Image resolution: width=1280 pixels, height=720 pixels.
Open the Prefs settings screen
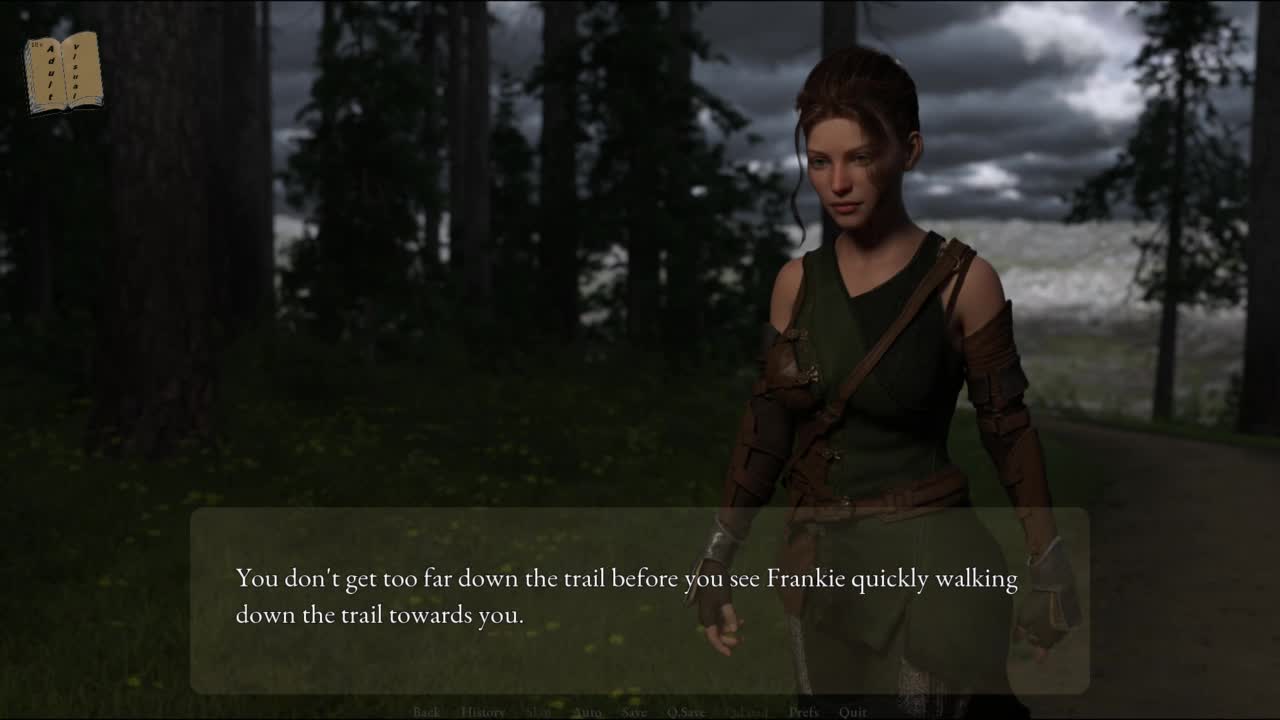coord(804,712)
